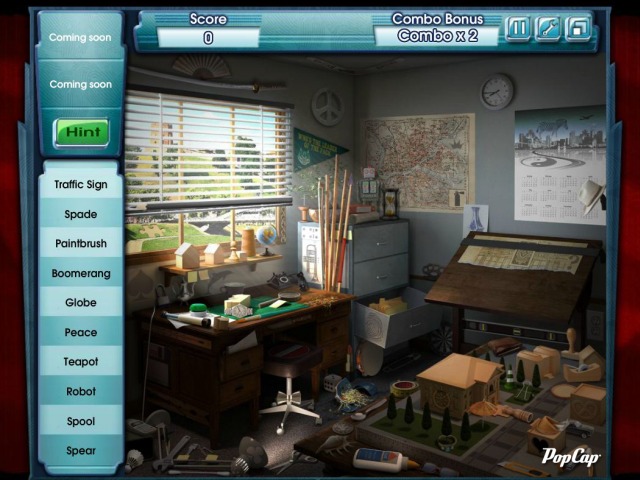
Task: Open settings with the wrench icon
Action: pyautogui.click(x=547, y=28)
